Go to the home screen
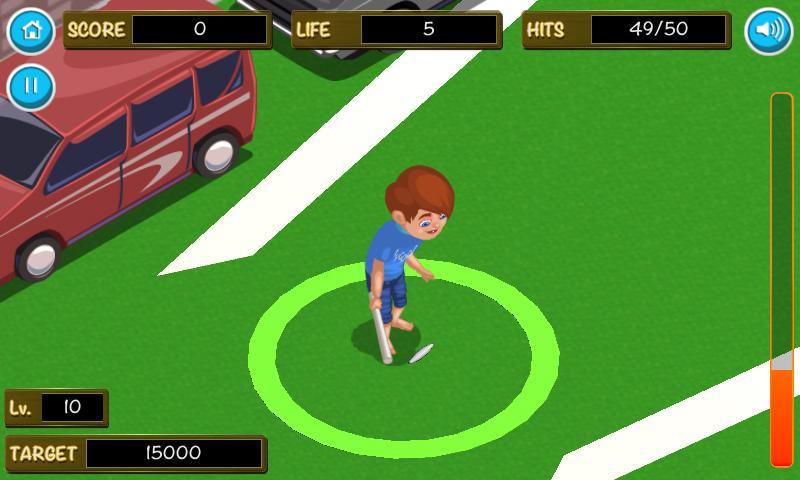 click(31, 30)
